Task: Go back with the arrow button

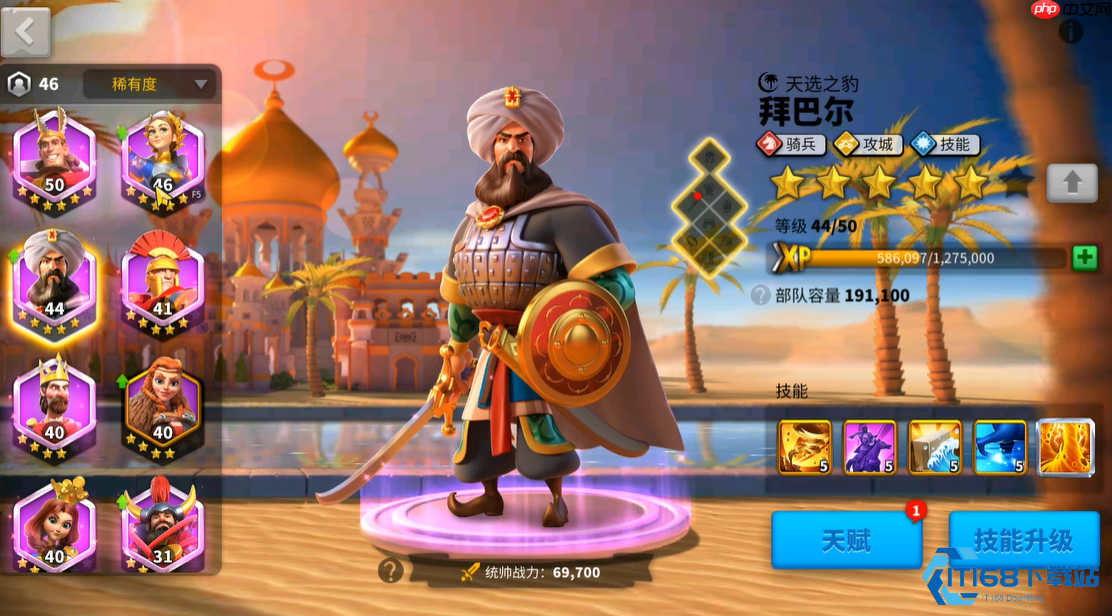Action: (26, 31)
